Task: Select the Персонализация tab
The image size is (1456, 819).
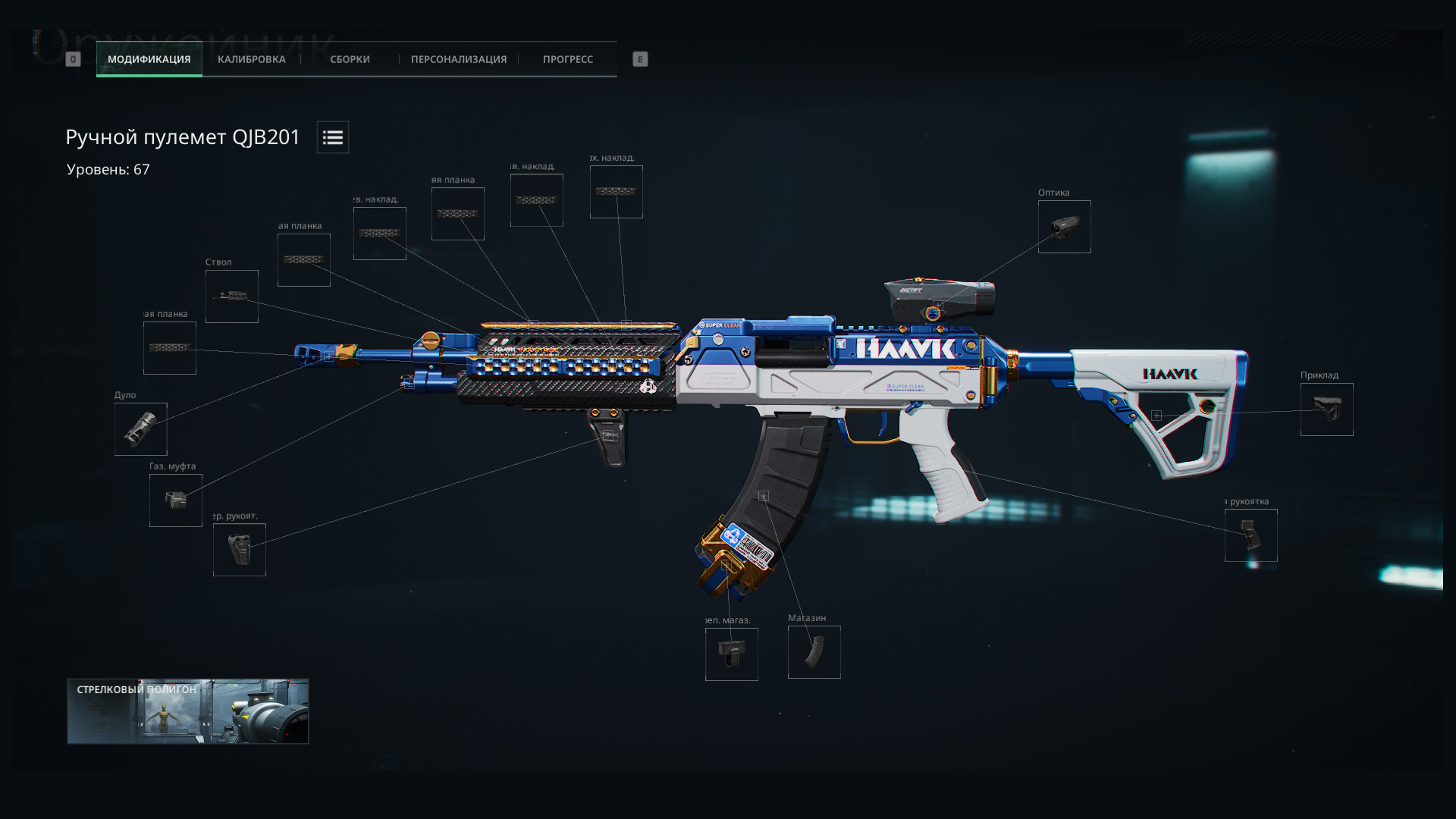Action: click(x=458, y=59)
